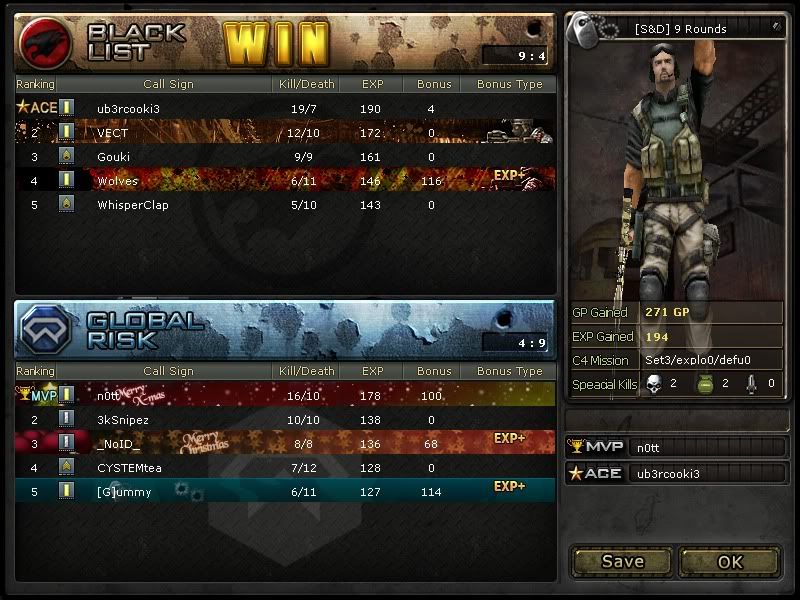800x600 pixels.
Task: Choose 3kSnipez in Global Risk list
Action: (x=285, y=420)
